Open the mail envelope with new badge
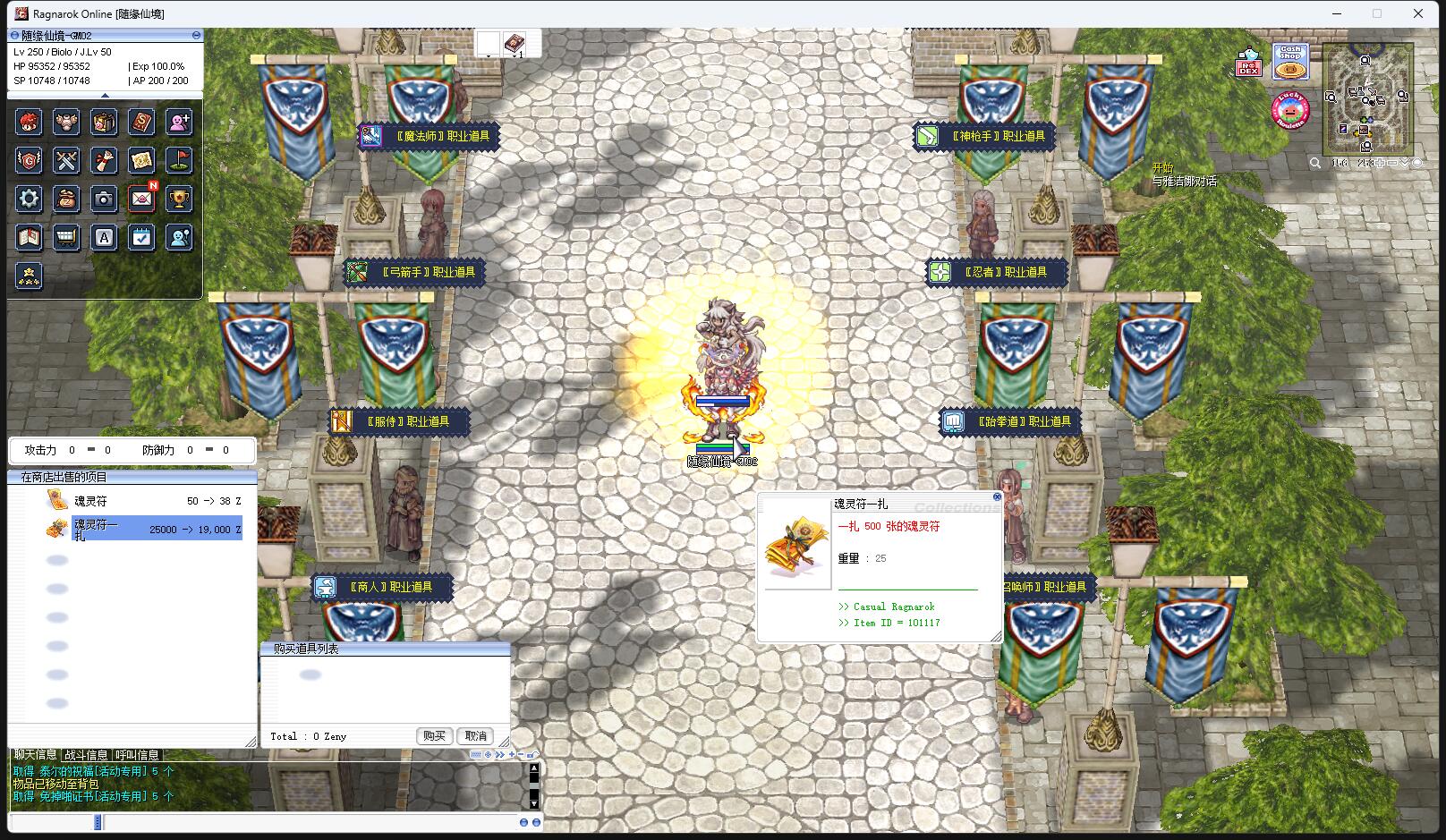The height and width of the screenshot is (840, 1446). point(141,199)
